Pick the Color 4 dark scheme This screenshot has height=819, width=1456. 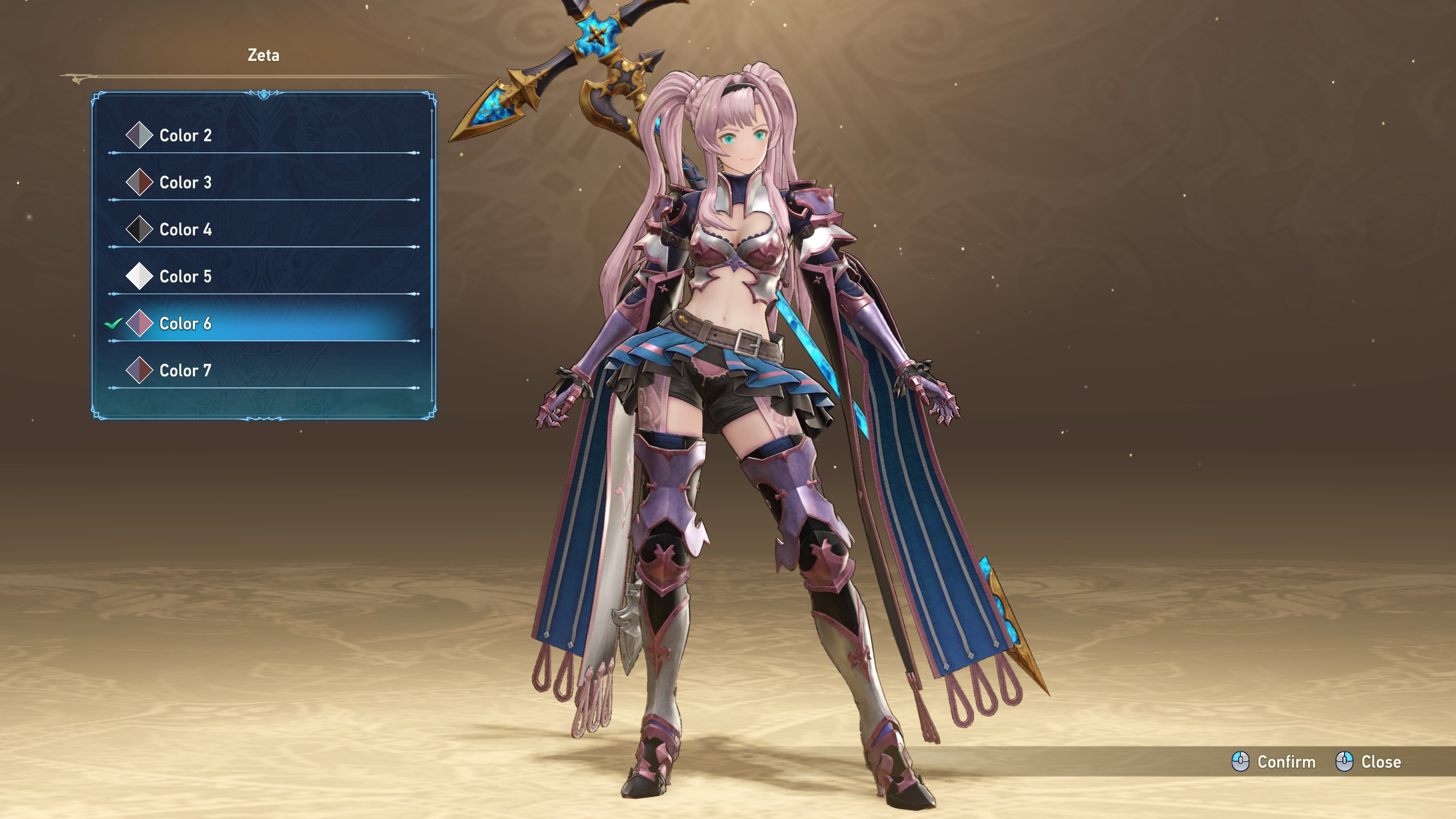click(x=185, y=230)
